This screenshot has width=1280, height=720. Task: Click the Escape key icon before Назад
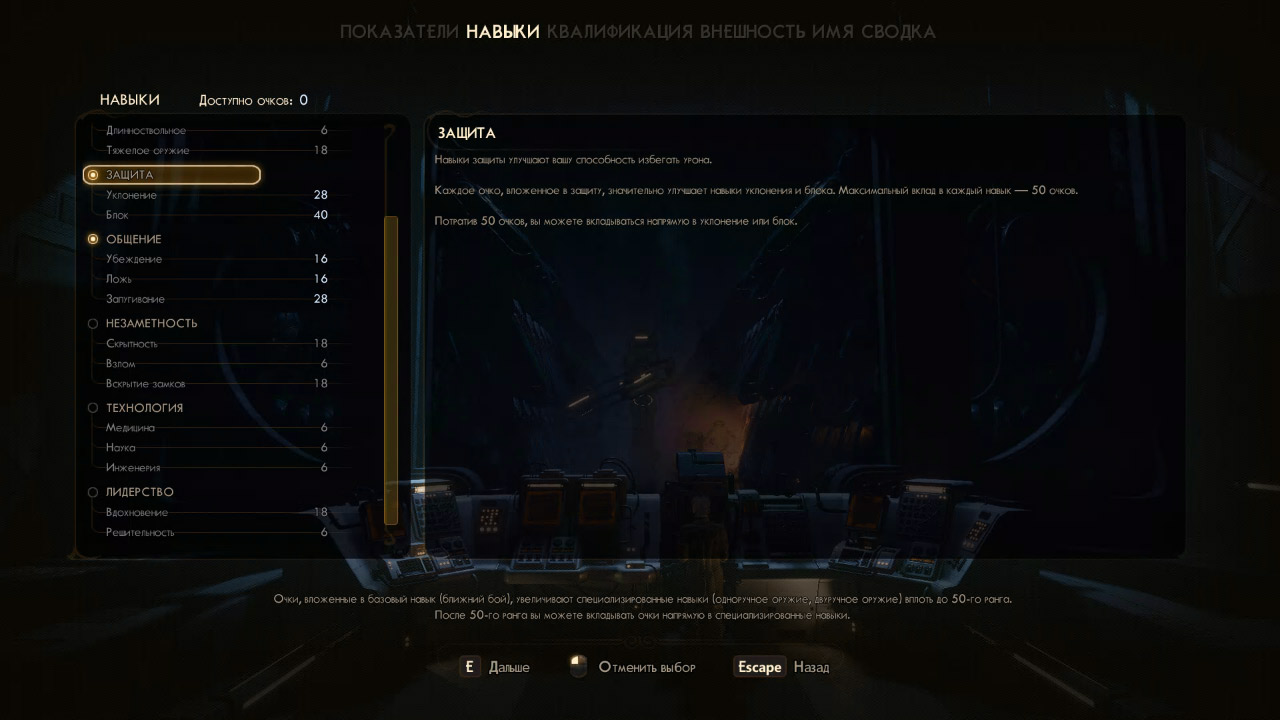(759, 666)
